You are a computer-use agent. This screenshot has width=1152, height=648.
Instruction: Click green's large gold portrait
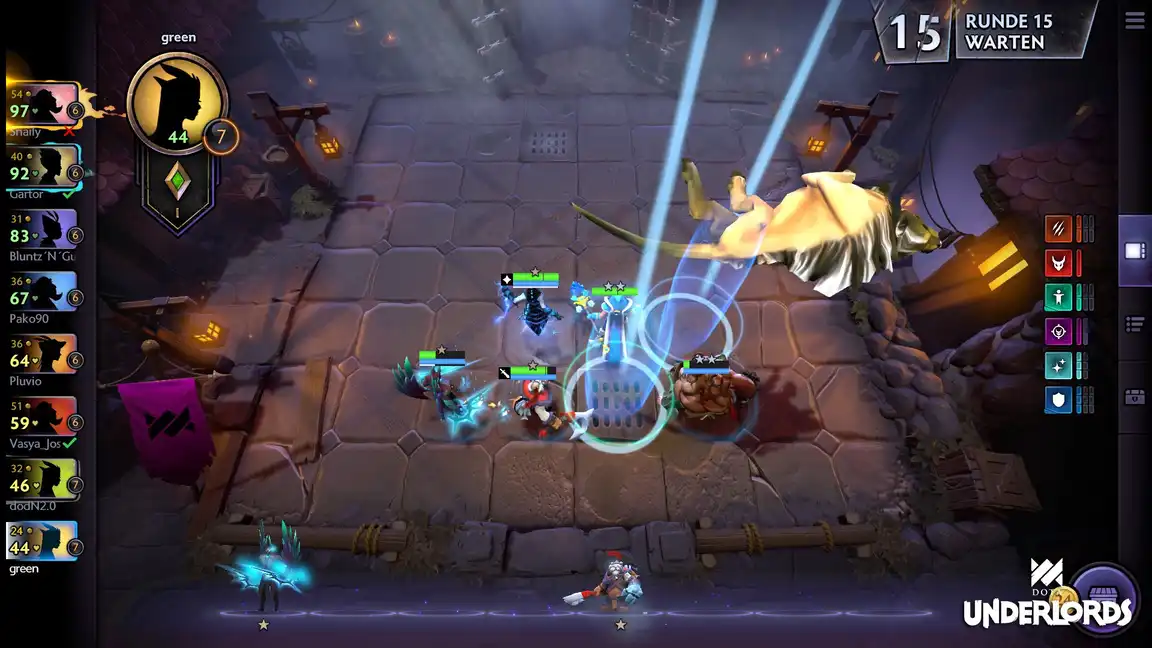tap(178, 103)
